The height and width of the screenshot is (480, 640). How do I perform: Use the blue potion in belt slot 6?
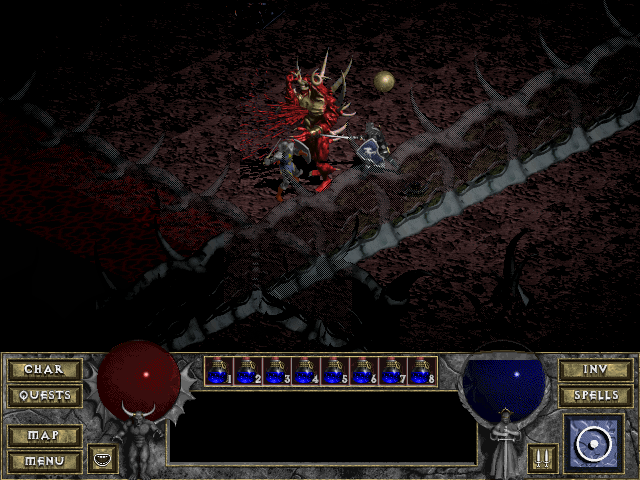[363, 371]
